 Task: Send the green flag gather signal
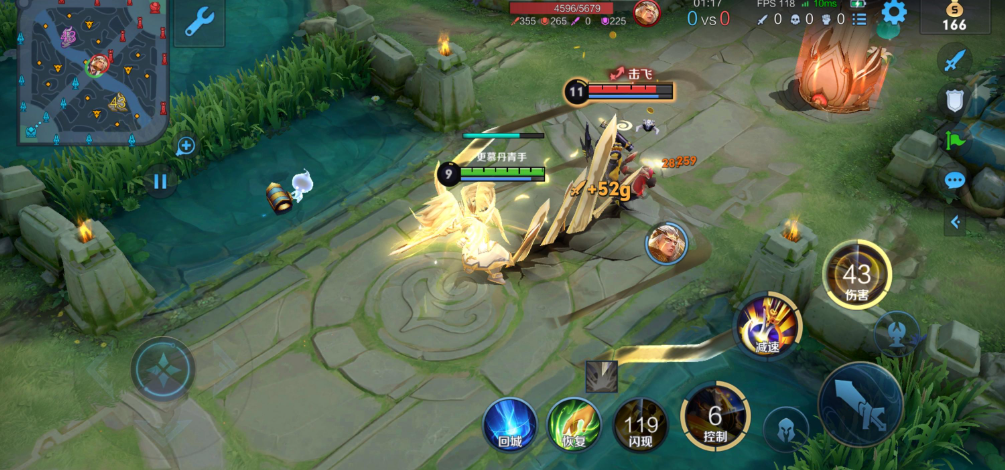pos(954,140)
